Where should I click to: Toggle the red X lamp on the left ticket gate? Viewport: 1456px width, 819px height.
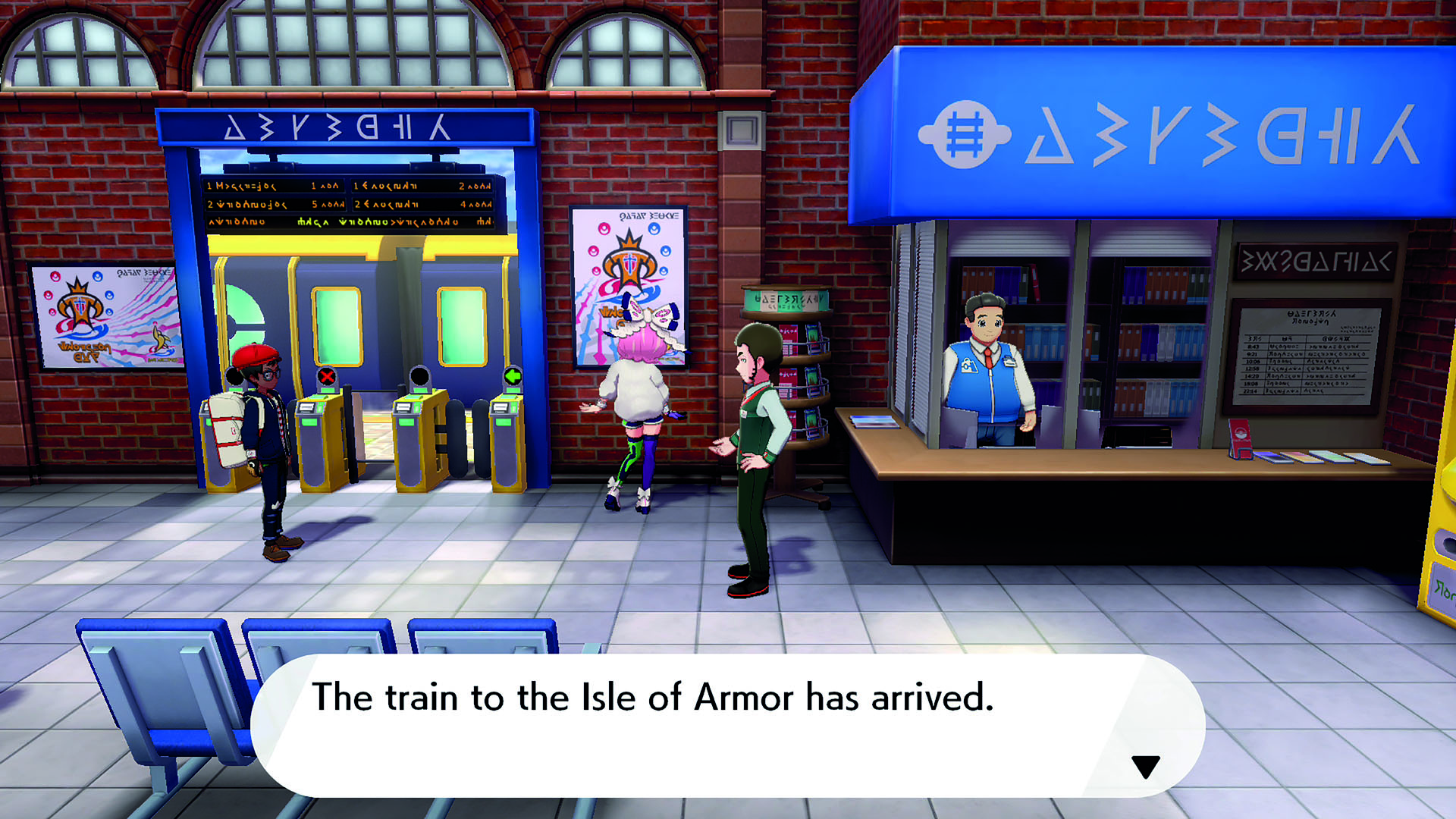pos(327,375)
